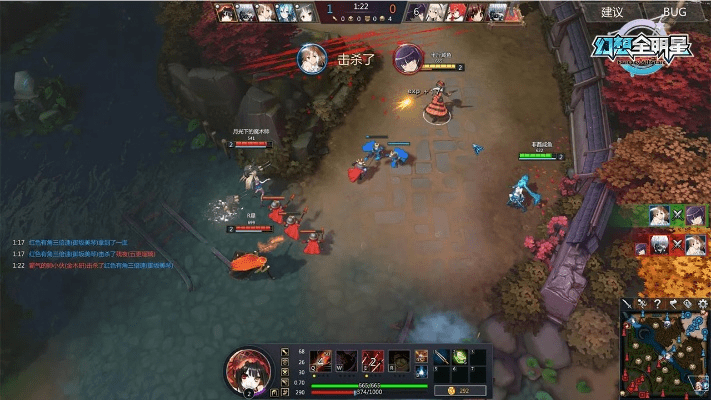Trigger the R ultimate skill icon

pyautogui.click(x=398, y=359)
